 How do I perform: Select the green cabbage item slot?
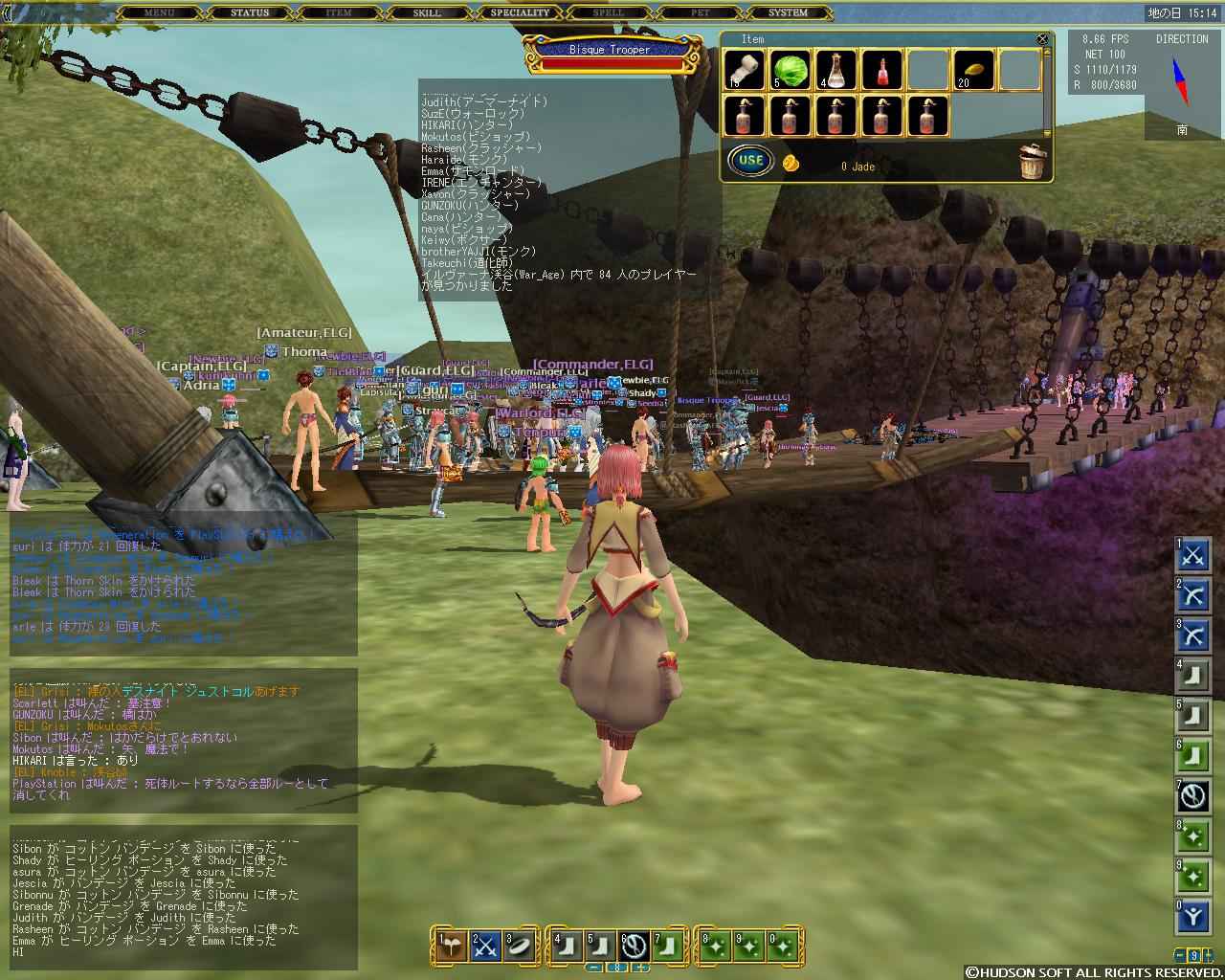coord(791,70)
